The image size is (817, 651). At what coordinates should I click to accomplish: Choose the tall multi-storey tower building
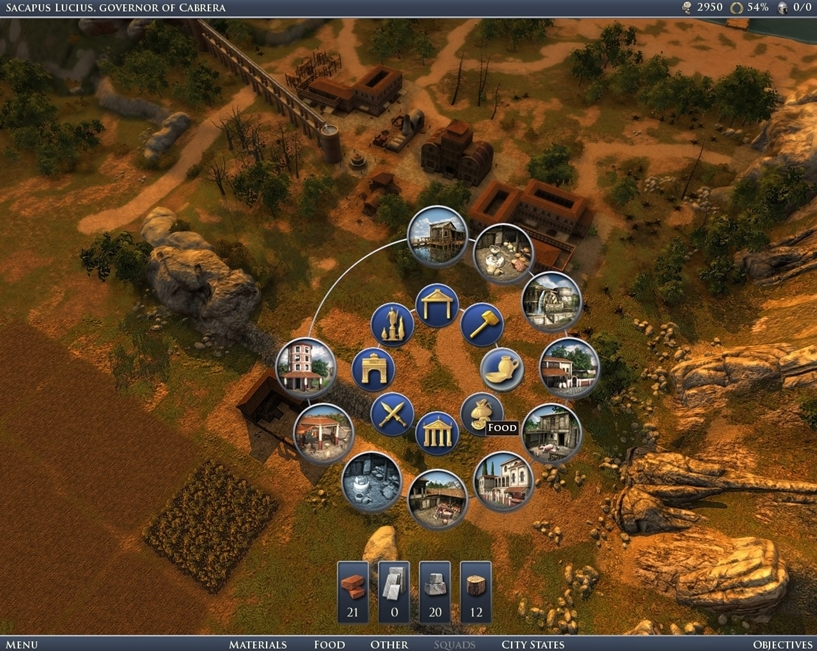(304, 366)
